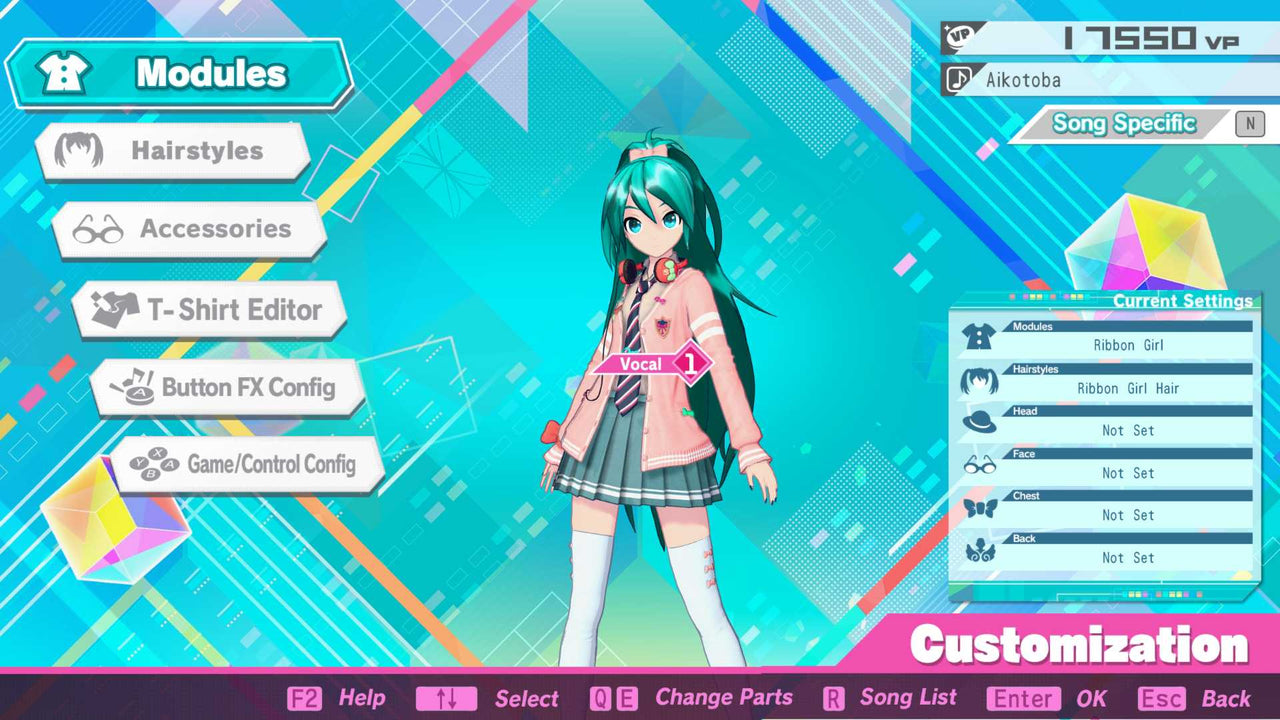Open the Not Set option under Head

click(1128, 430)
